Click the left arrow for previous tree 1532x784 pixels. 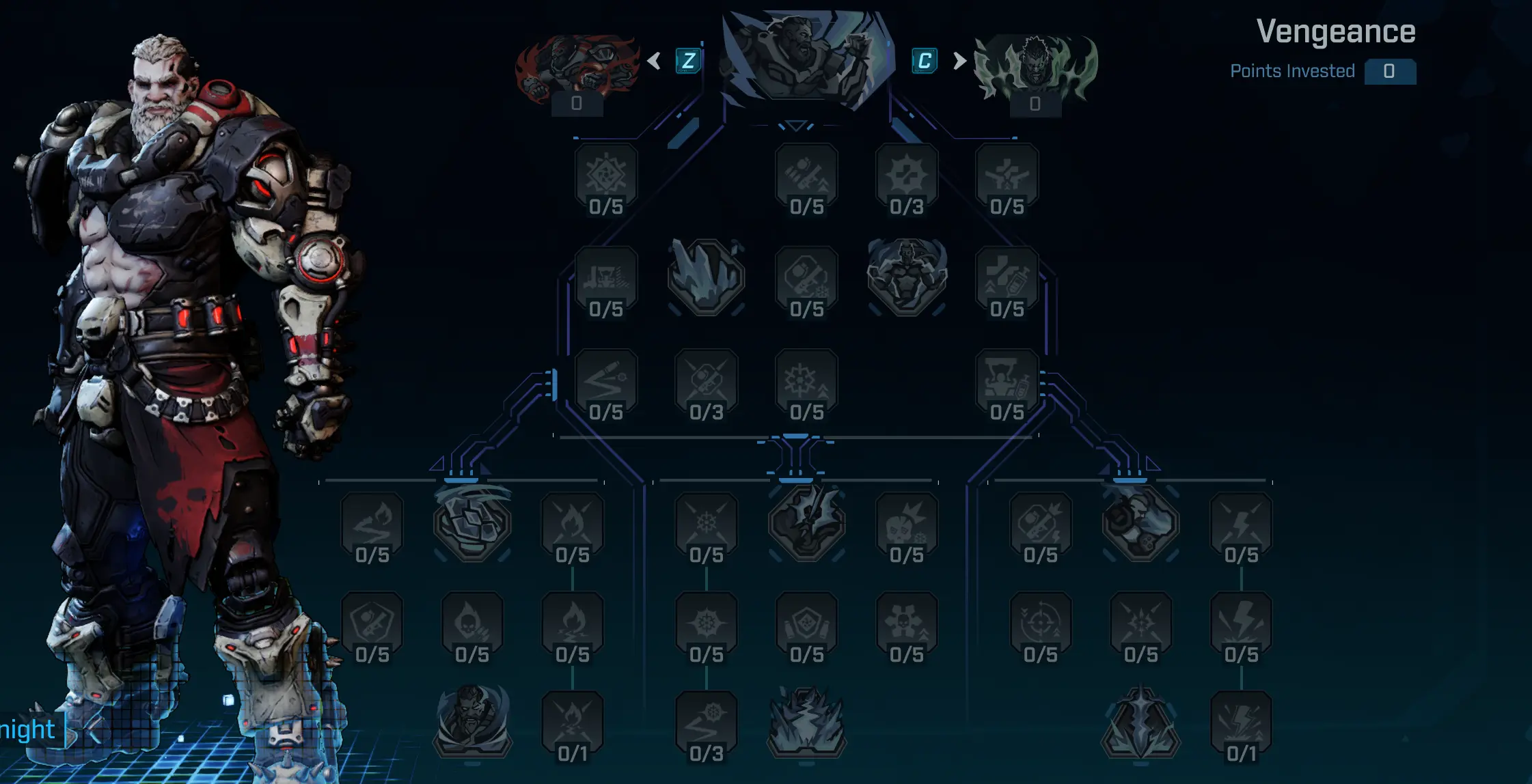654,61
